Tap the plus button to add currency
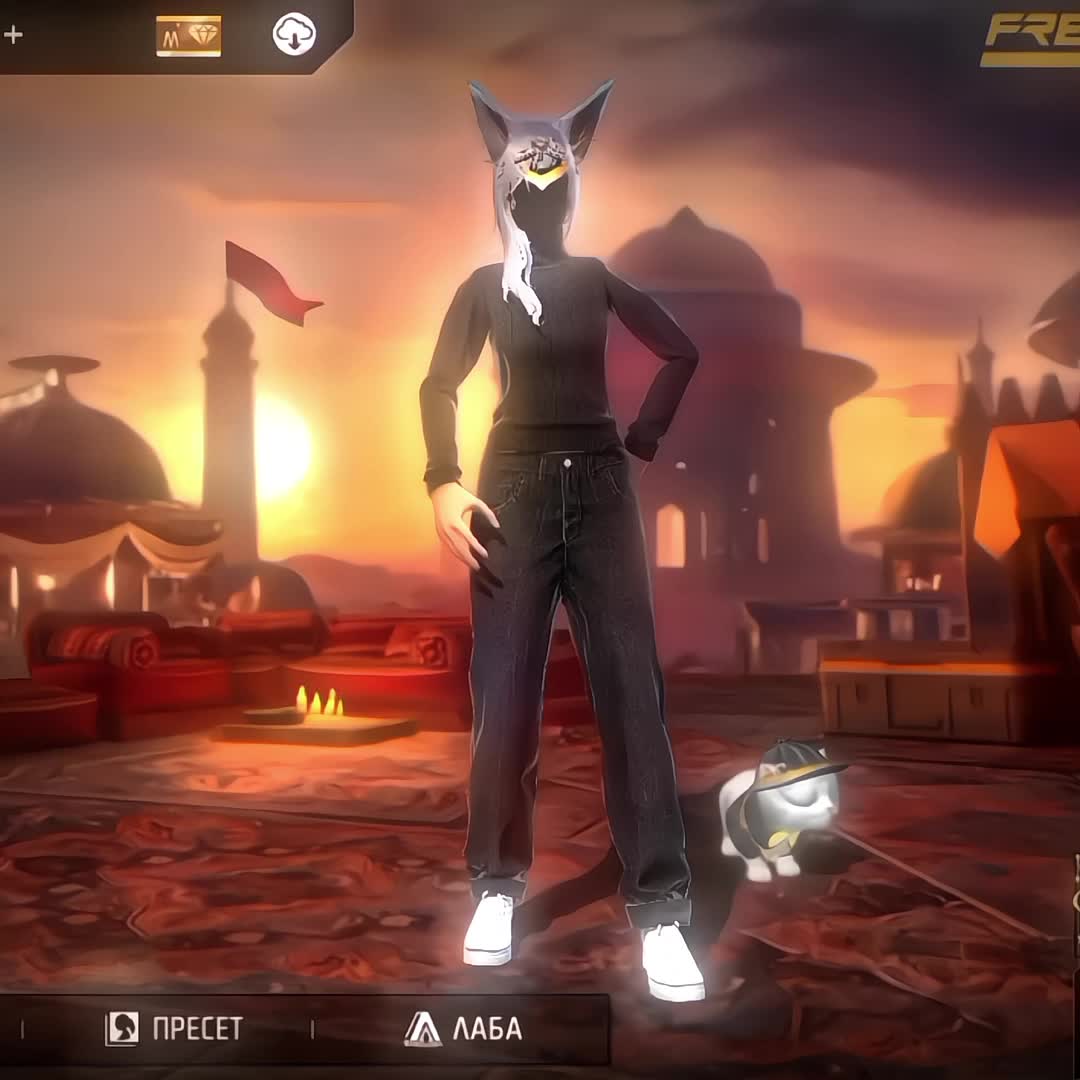Screen dimensions: 1080x1080 [13, 36]
